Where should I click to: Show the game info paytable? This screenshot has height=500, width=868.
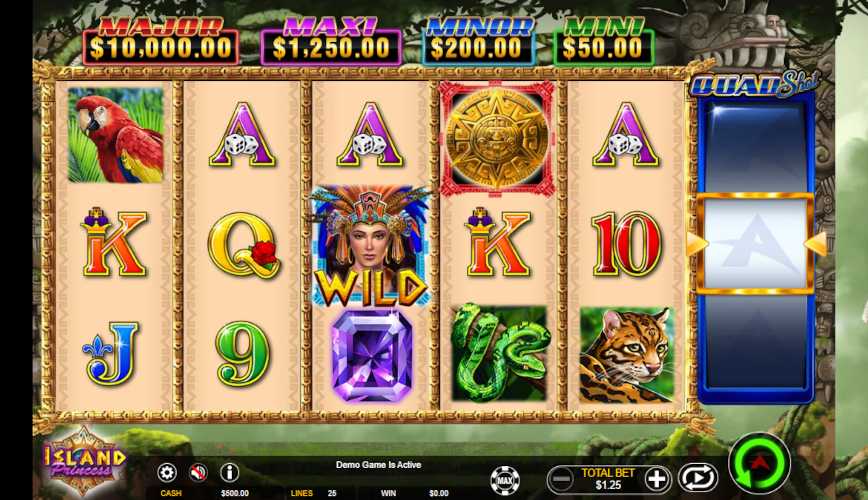[x=229, y=472]
